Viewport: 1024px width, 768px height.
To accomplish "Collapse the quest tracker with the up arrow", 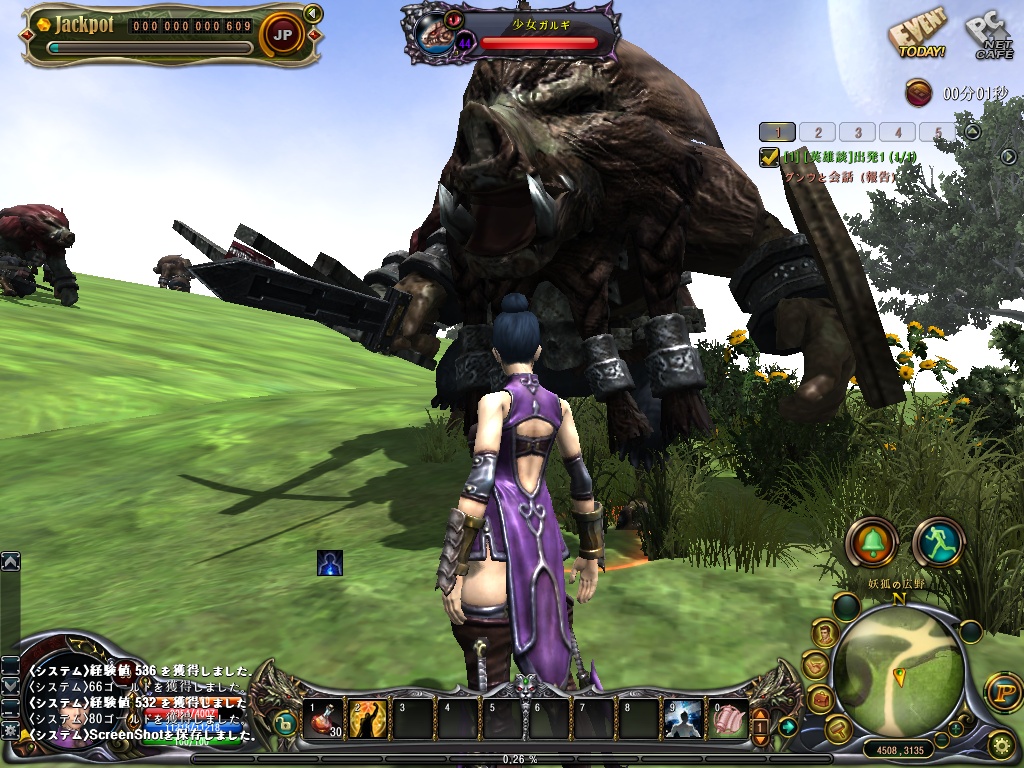I will point(972,131).
